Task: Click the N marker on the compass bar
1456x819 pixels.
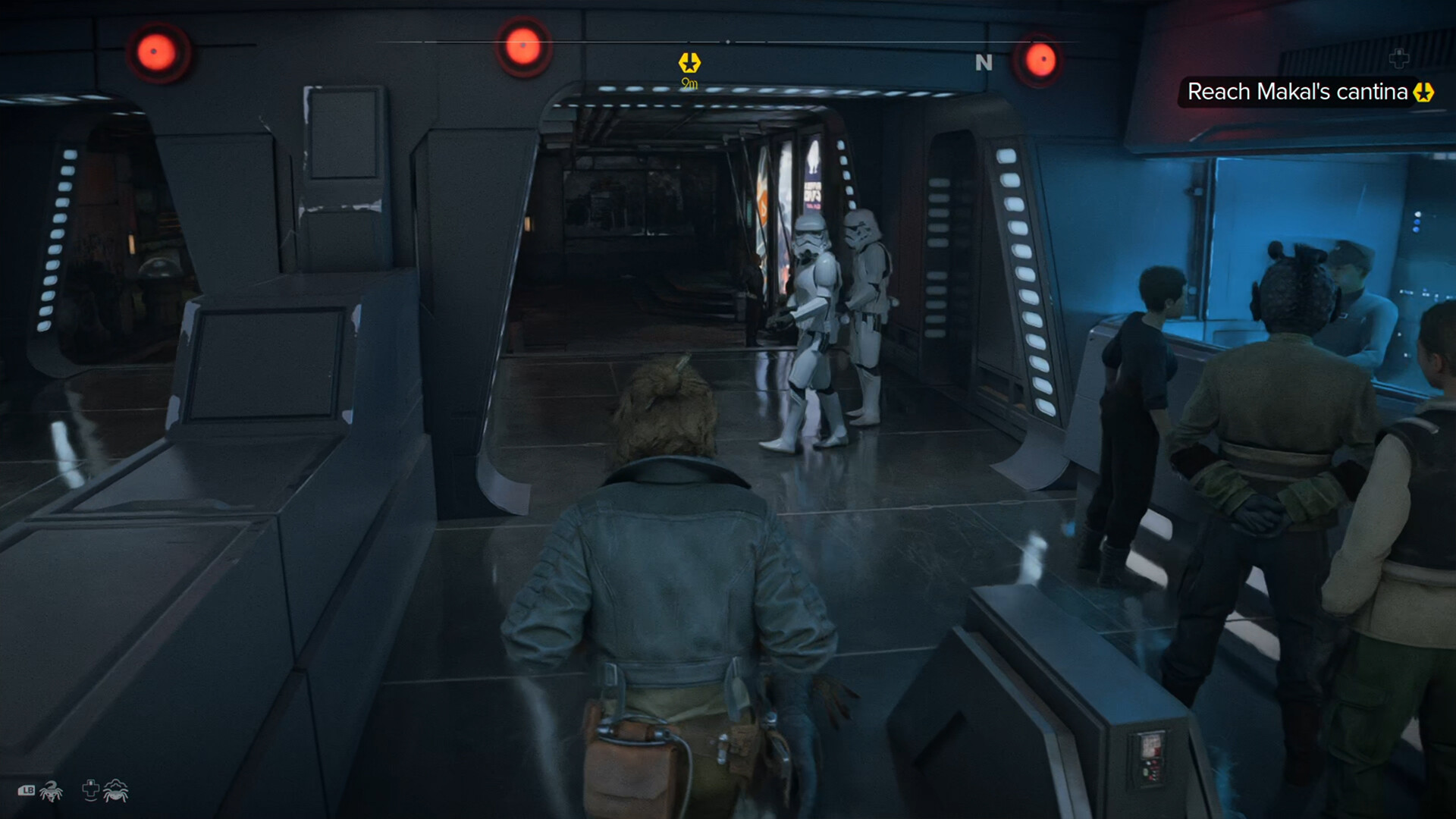Action: (984, 64)
